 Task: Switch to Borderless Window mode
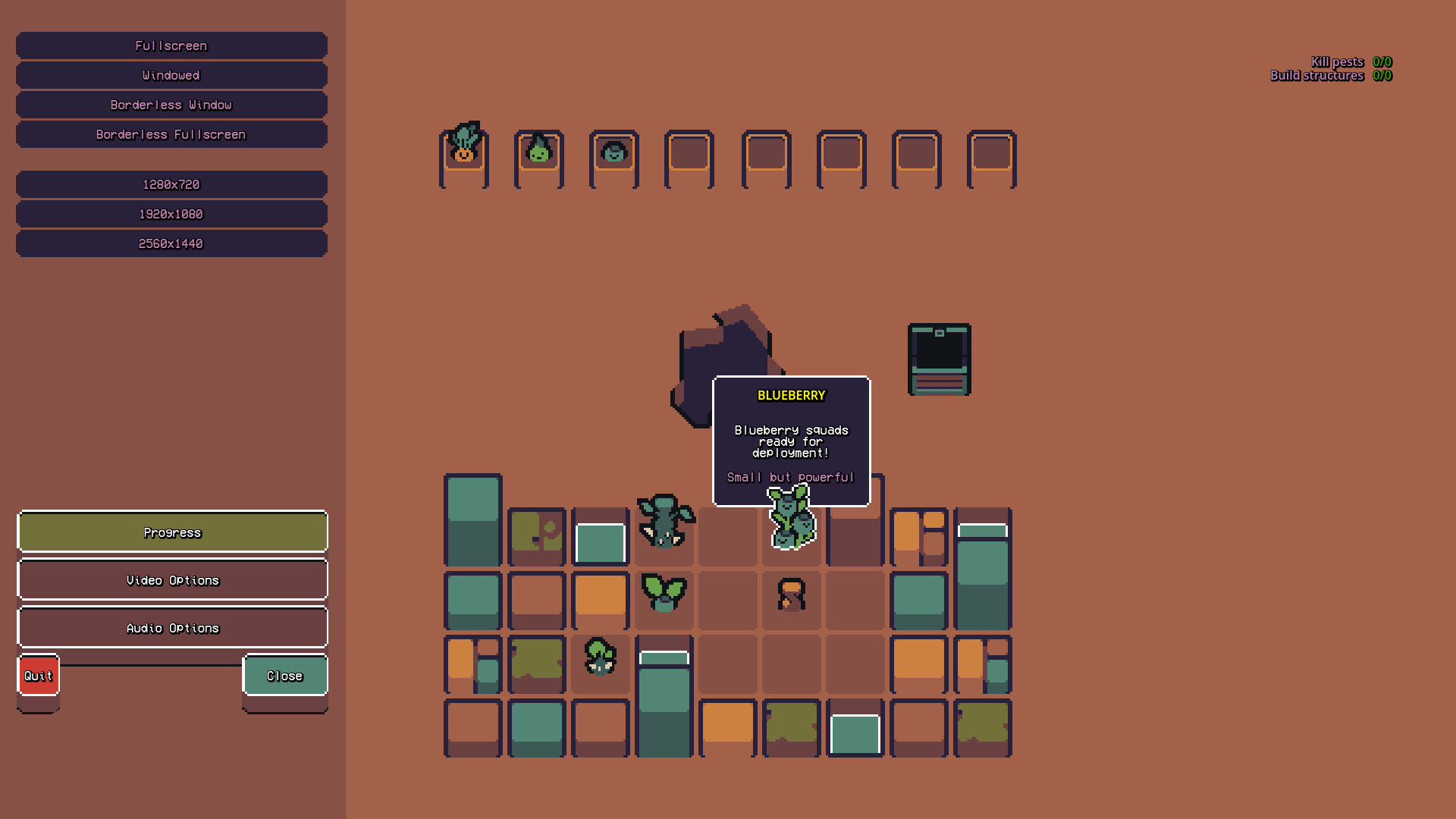coord(171,105)
